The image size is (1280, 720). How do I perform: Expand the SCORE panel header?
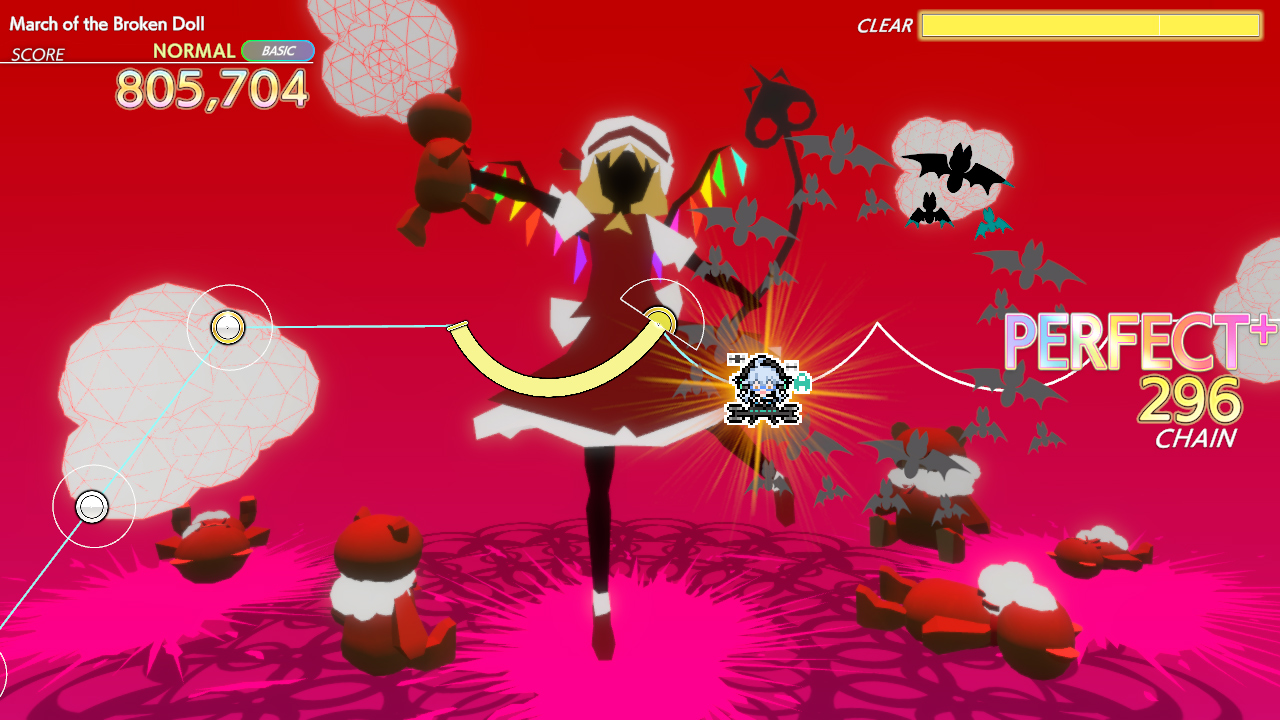(x=37, y=56)
